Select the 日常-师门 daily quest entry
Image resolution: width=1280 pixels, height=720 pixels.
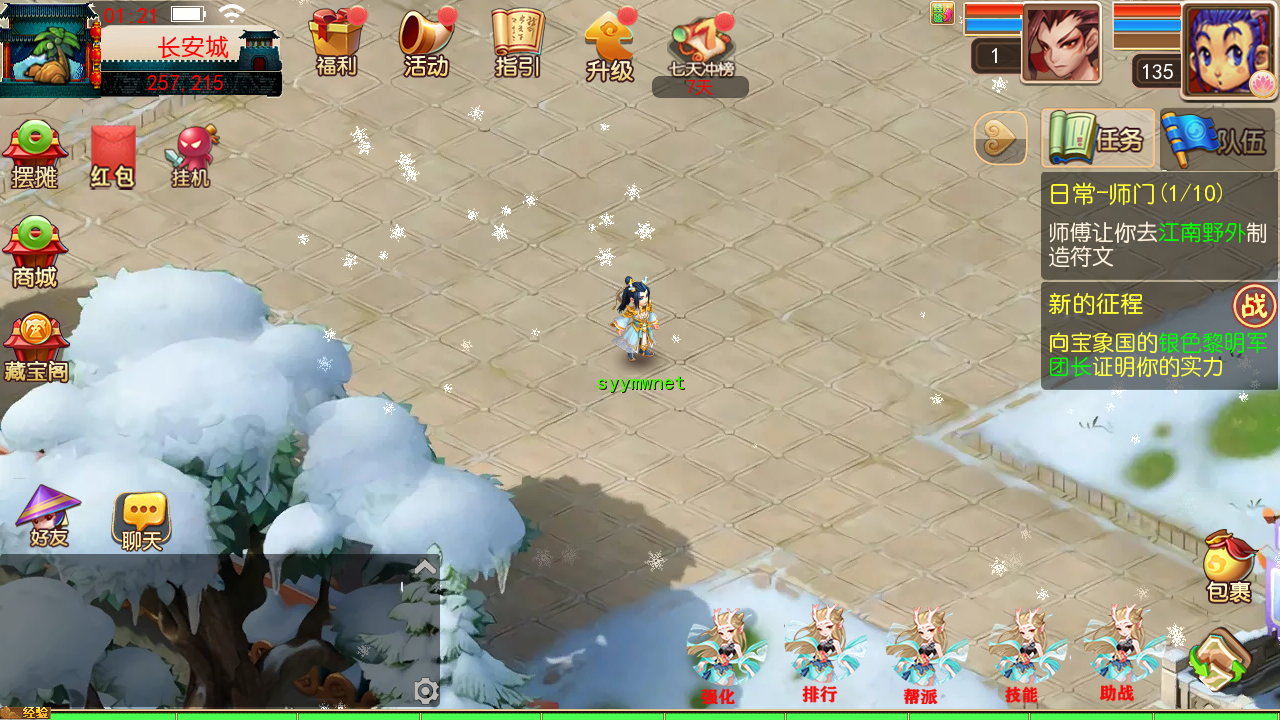(1158, 226)
